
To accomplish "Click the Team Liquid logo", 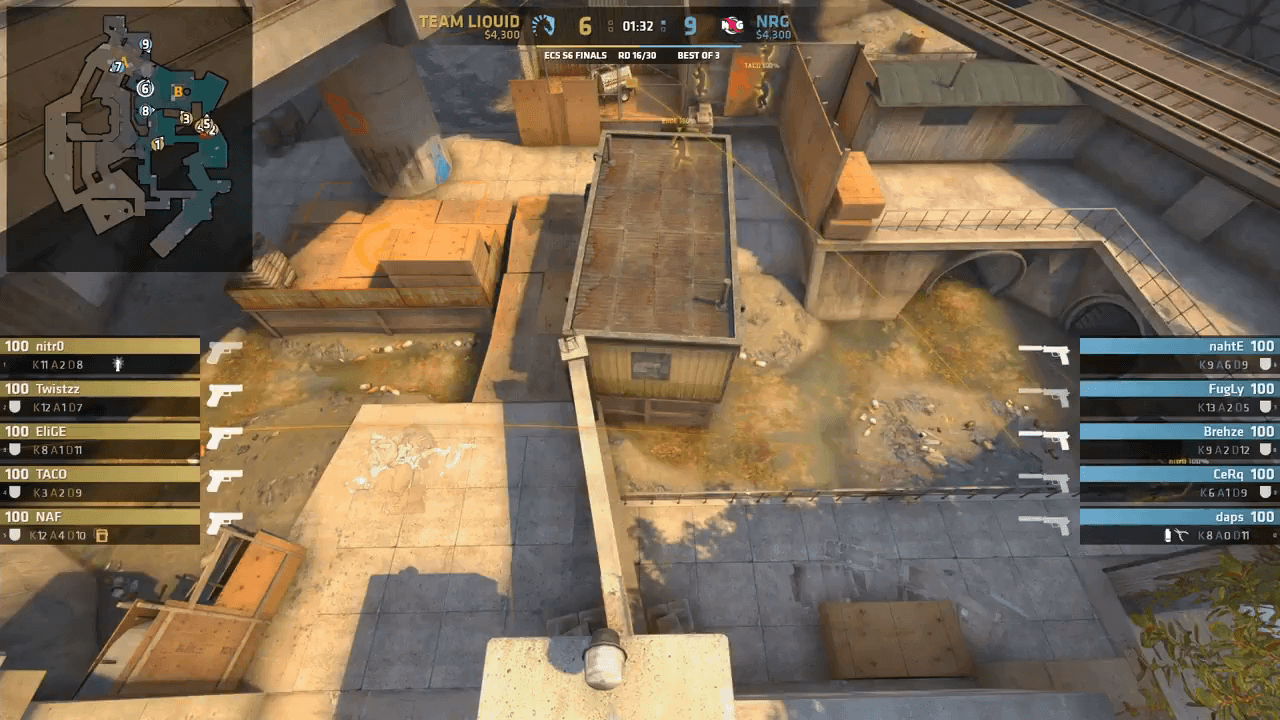I will click(543, 25).
